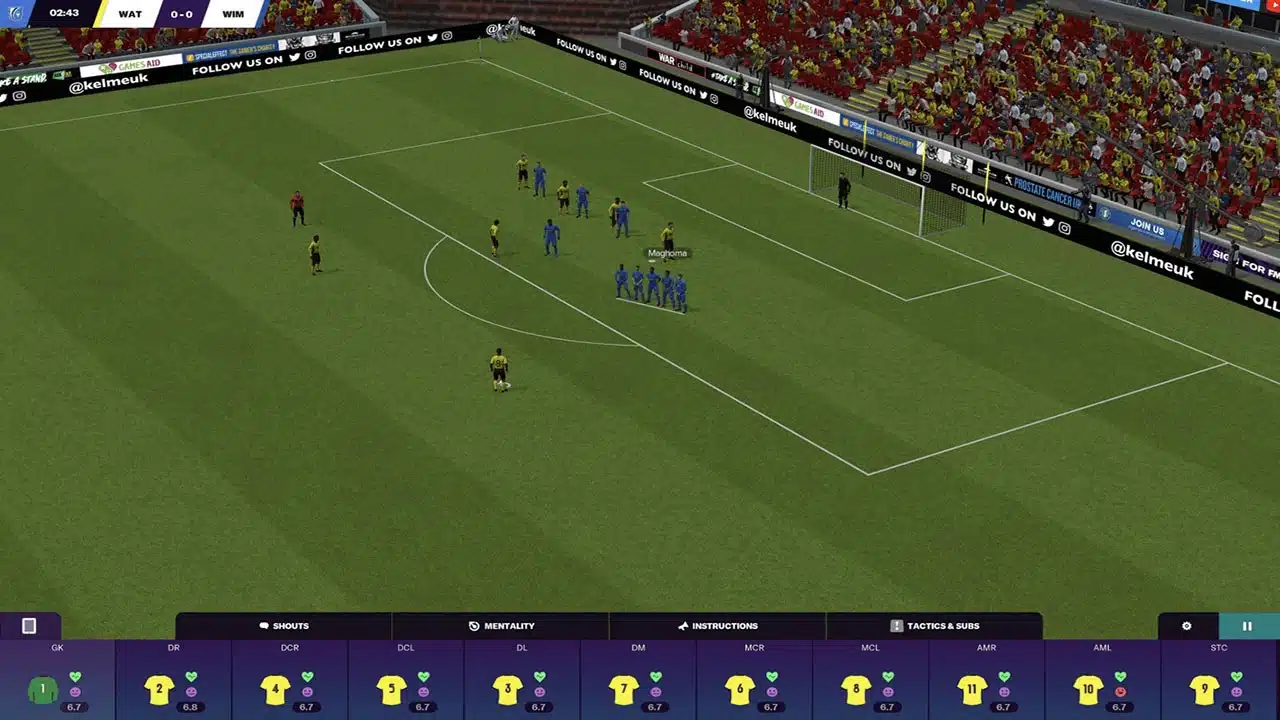Viewport: 1280px width, 720px height.
Task: Click the DR player's 6.8 rating
Action: 190,706
